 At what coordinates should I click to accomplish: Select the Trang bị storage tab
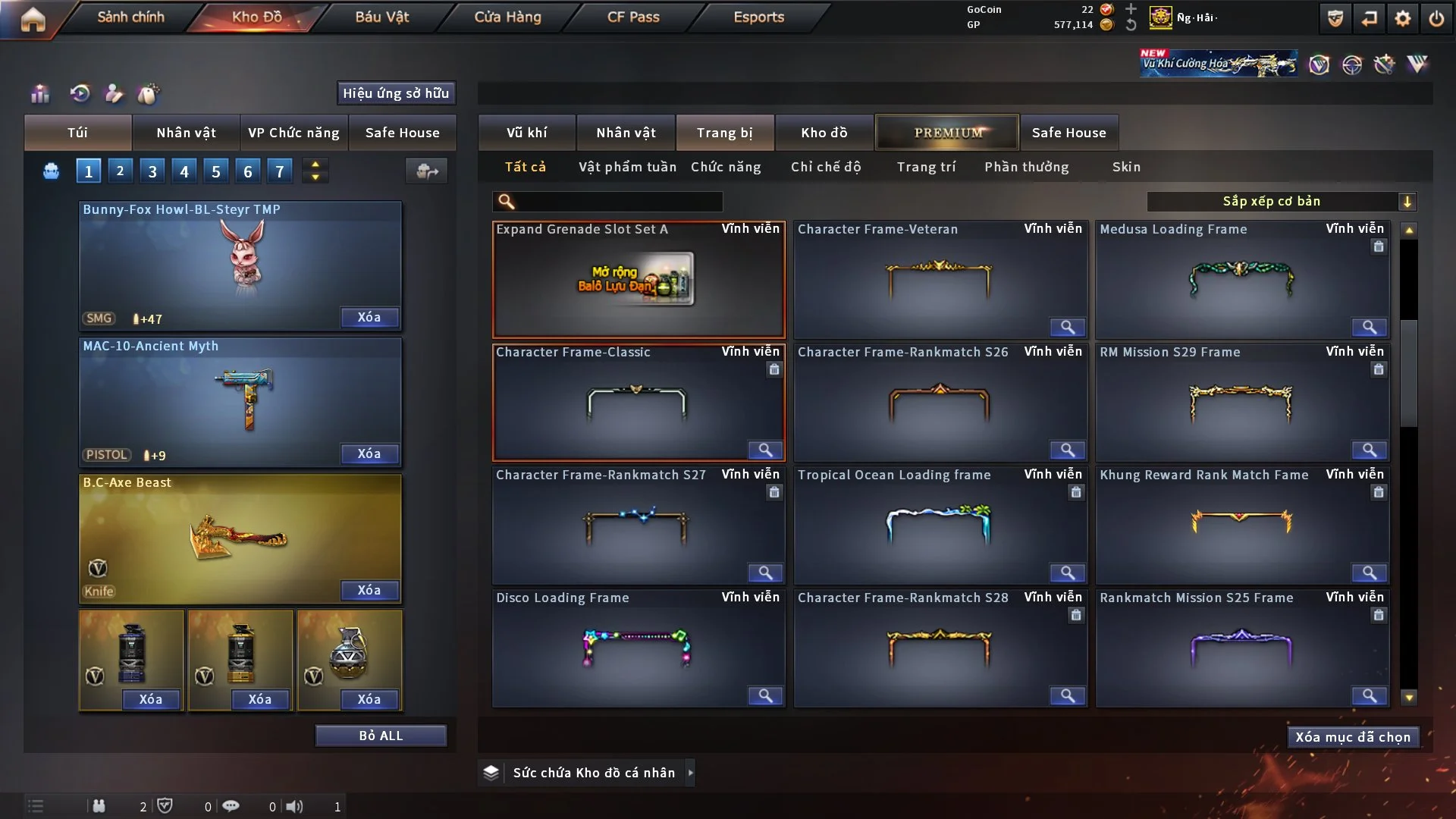[724, 133]
